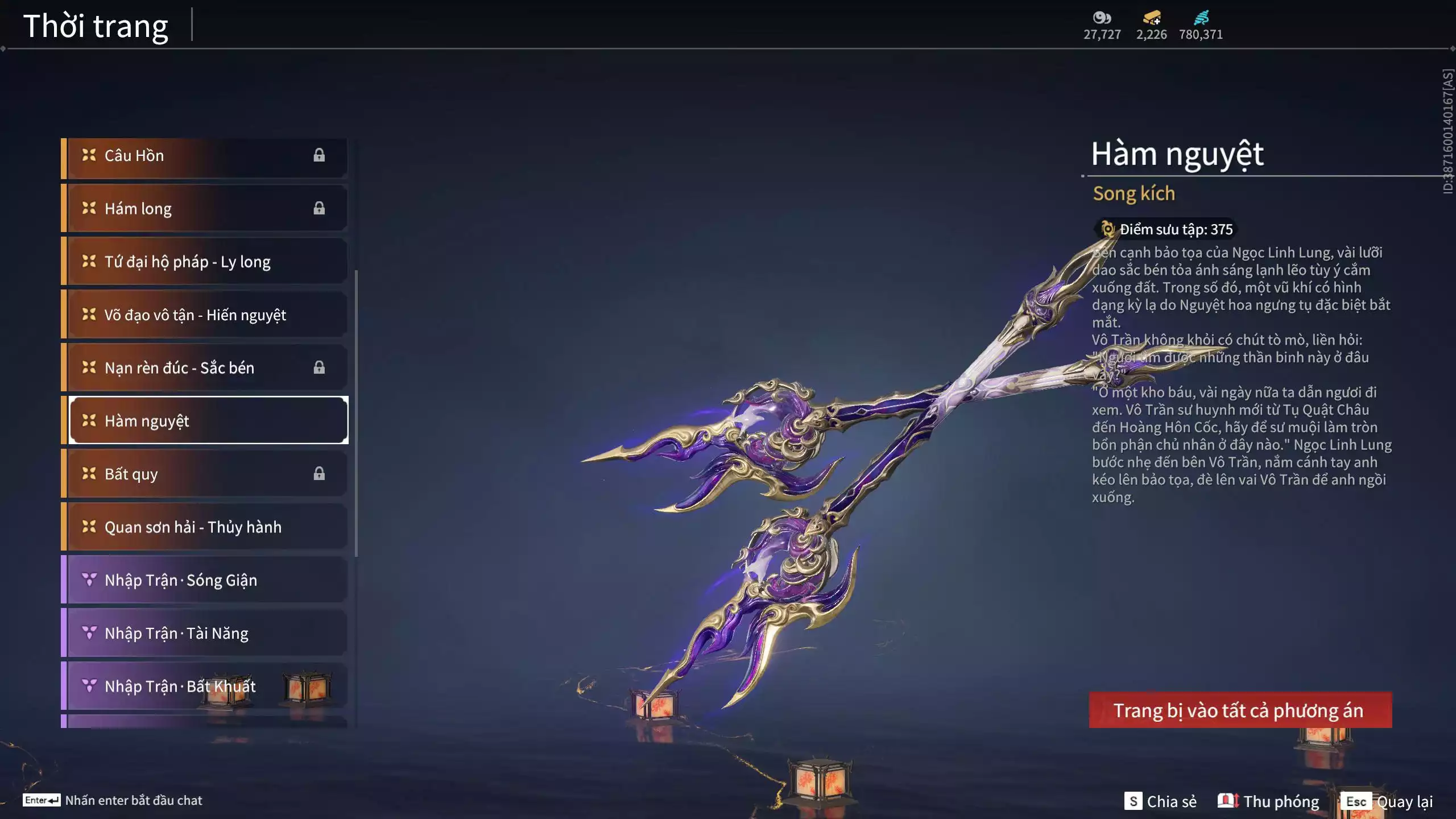This screenshot has height=819, width=1456.
Task: Click the lock icon on Câu Hồn
Action: click(318, 155)
